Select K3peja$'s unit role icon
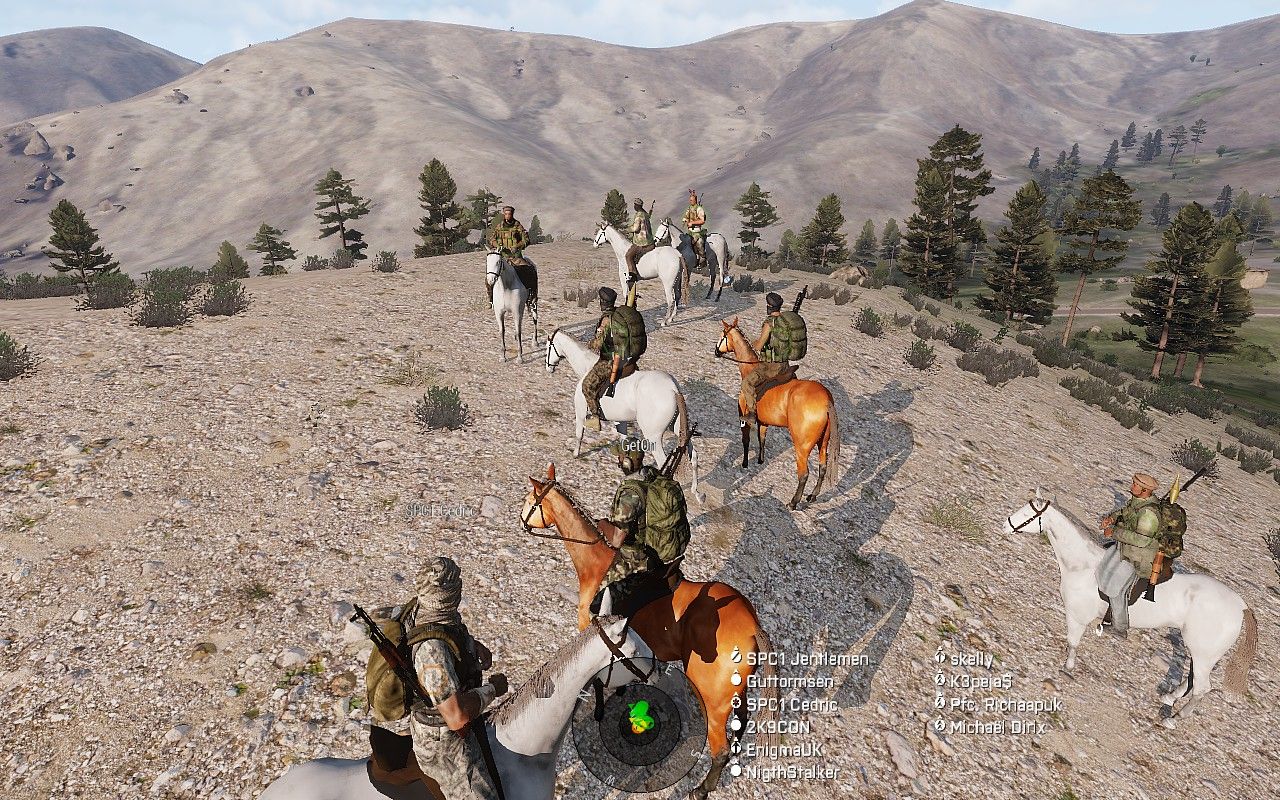1280x800 pixels. (941, 680)
